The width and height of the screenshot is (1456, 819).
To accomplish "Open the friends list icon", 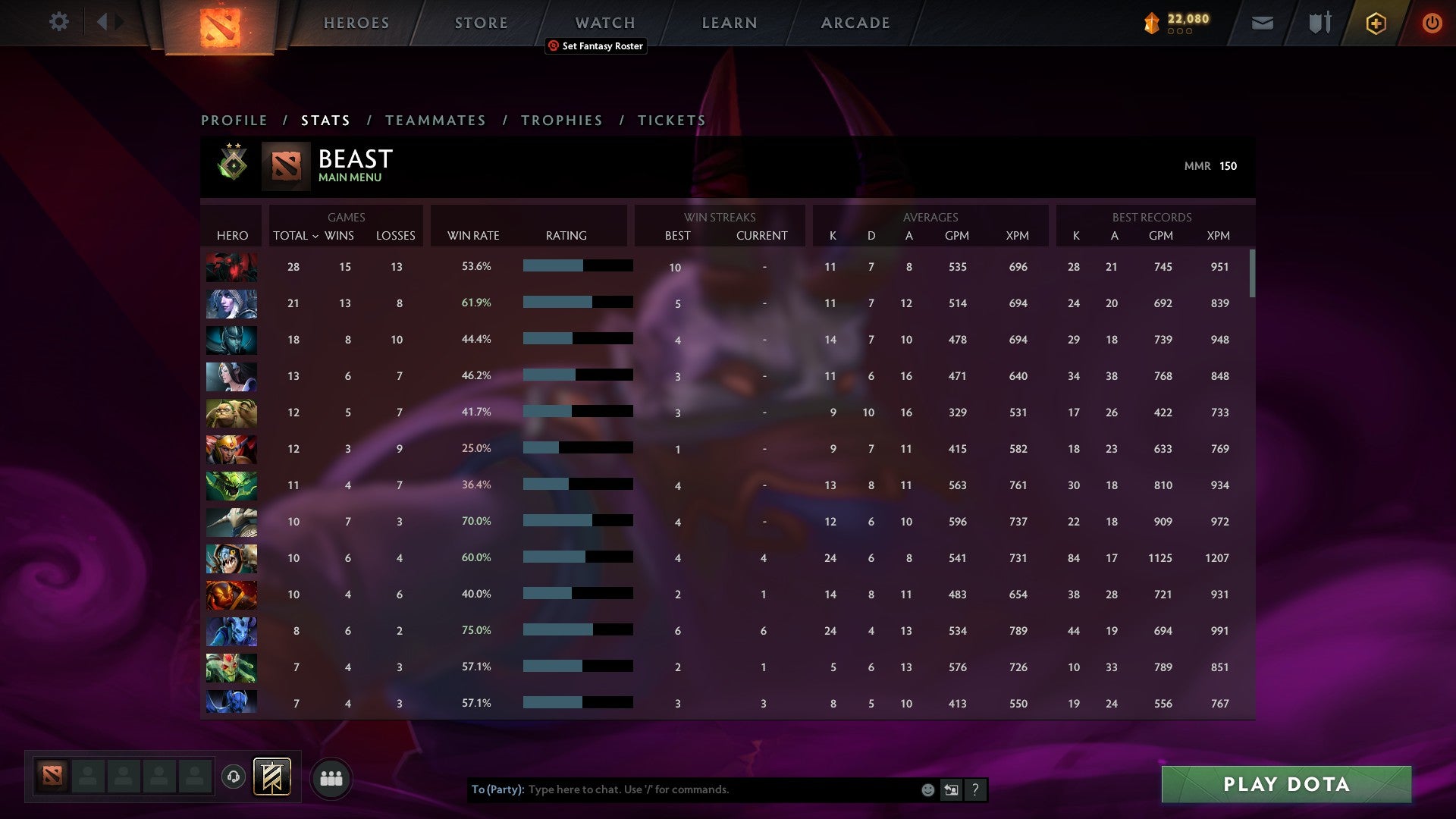I will 331,777.
